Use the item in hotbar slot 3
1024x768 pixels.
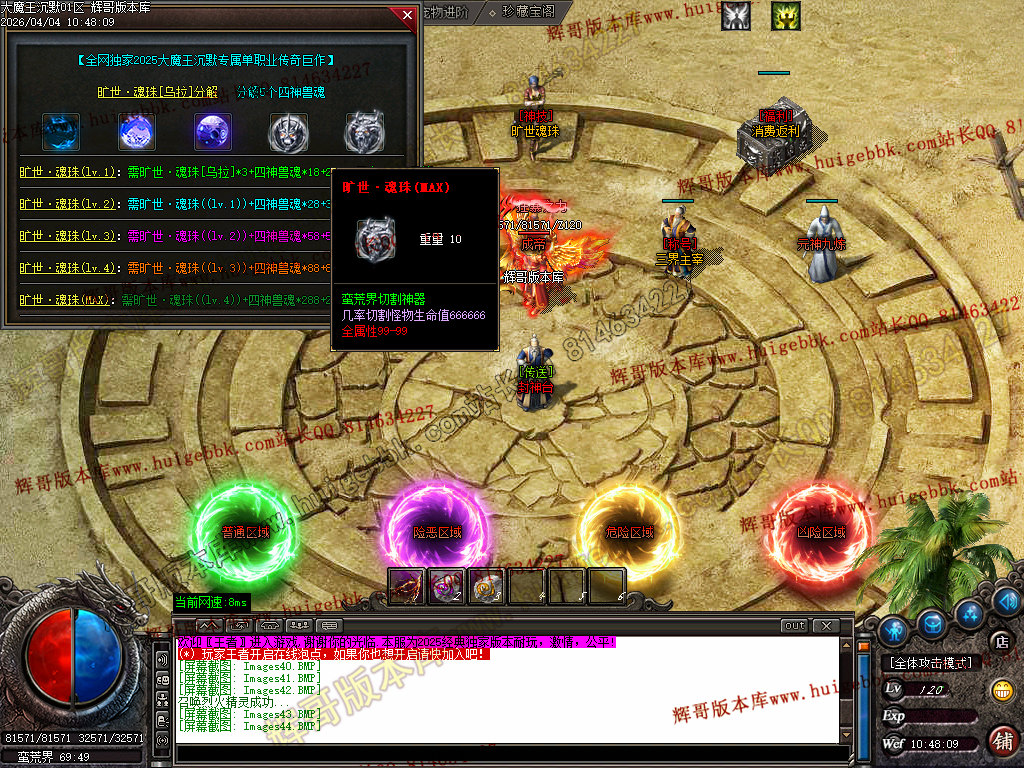pyautogui.click(x=487, y=587)
